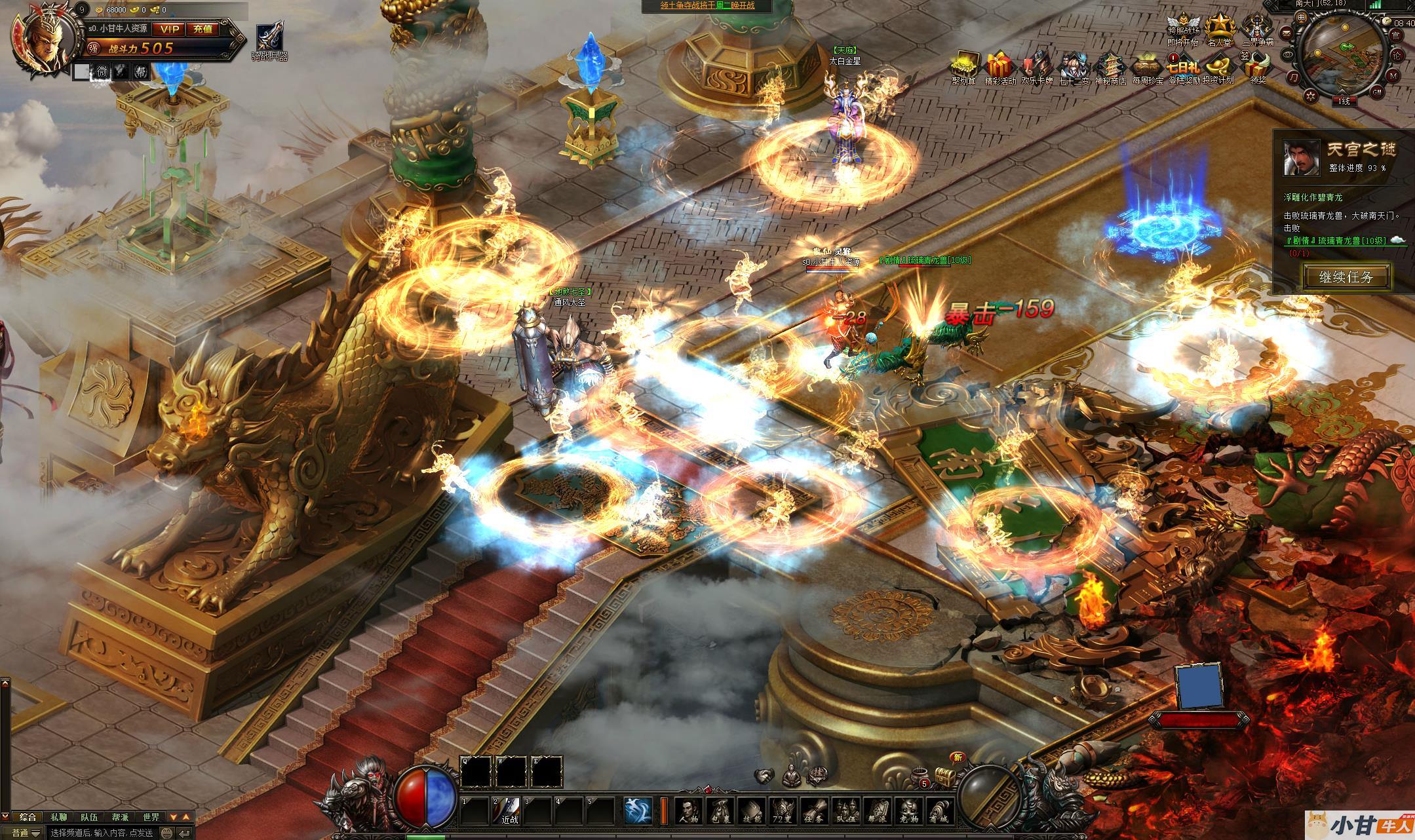Open the 七日礼 login reward icon
1415x840 pixels.
pos(1183,67)
